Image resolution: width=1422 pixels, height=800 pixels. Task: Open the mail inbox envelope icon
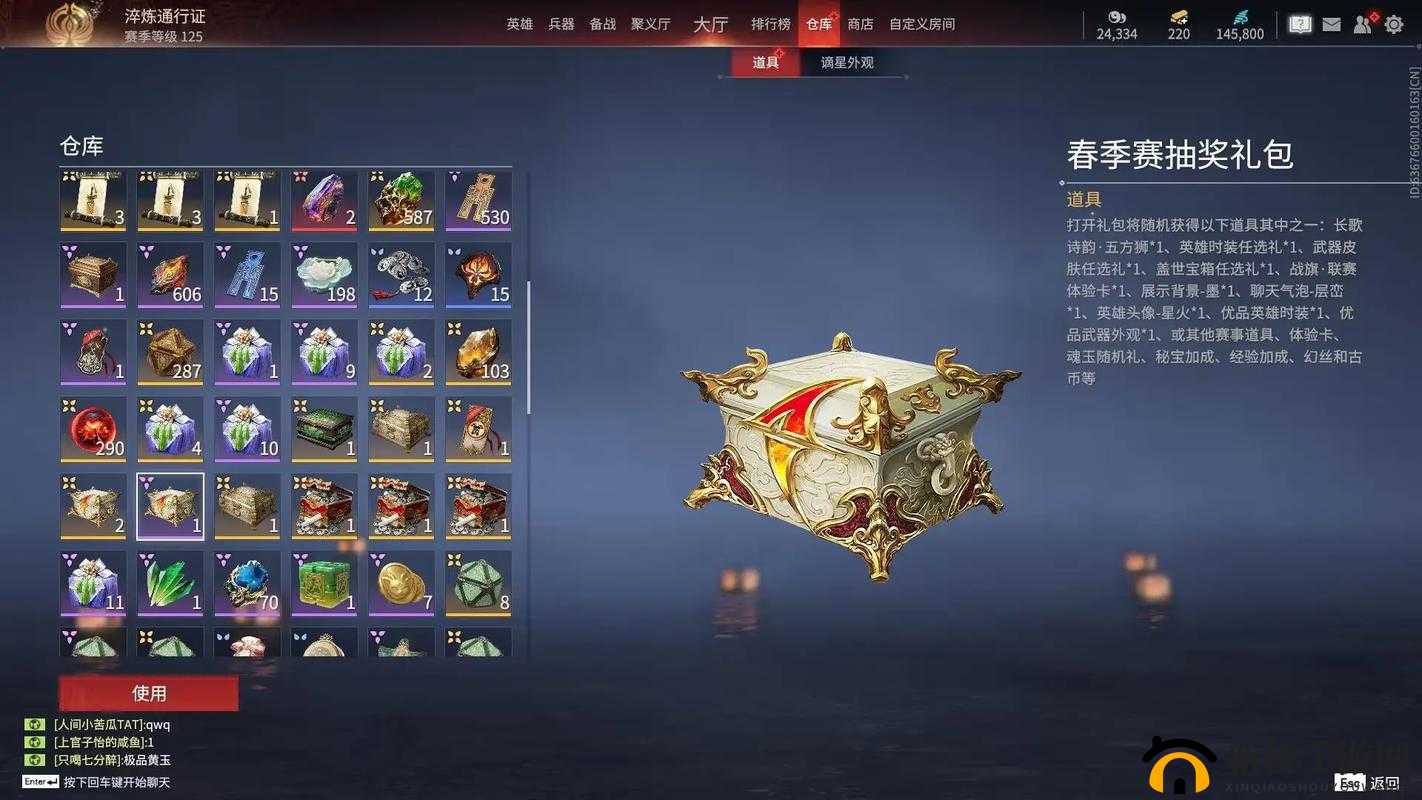point(1331,23)
